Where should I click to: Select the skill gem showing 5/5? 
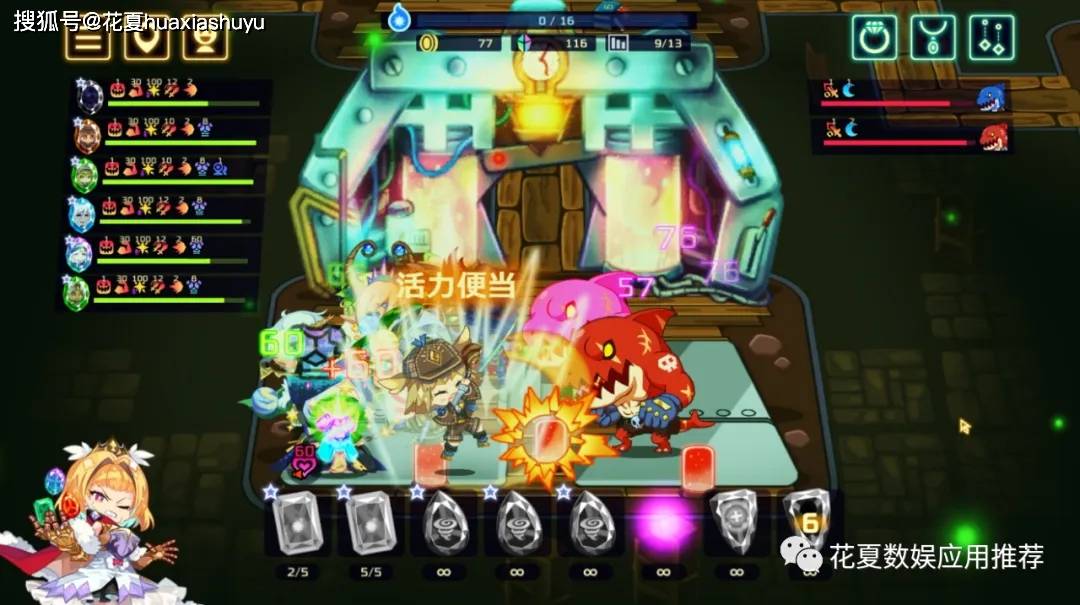tap(370, 523)
